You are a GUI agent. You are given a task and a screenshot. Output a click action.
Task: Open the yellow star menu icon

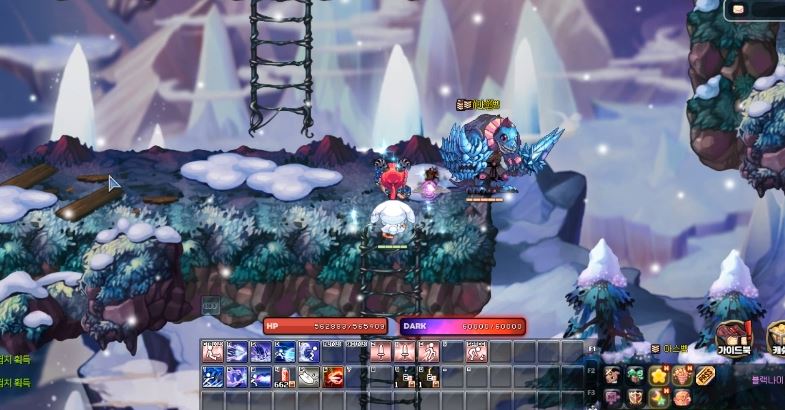[659, 375]
